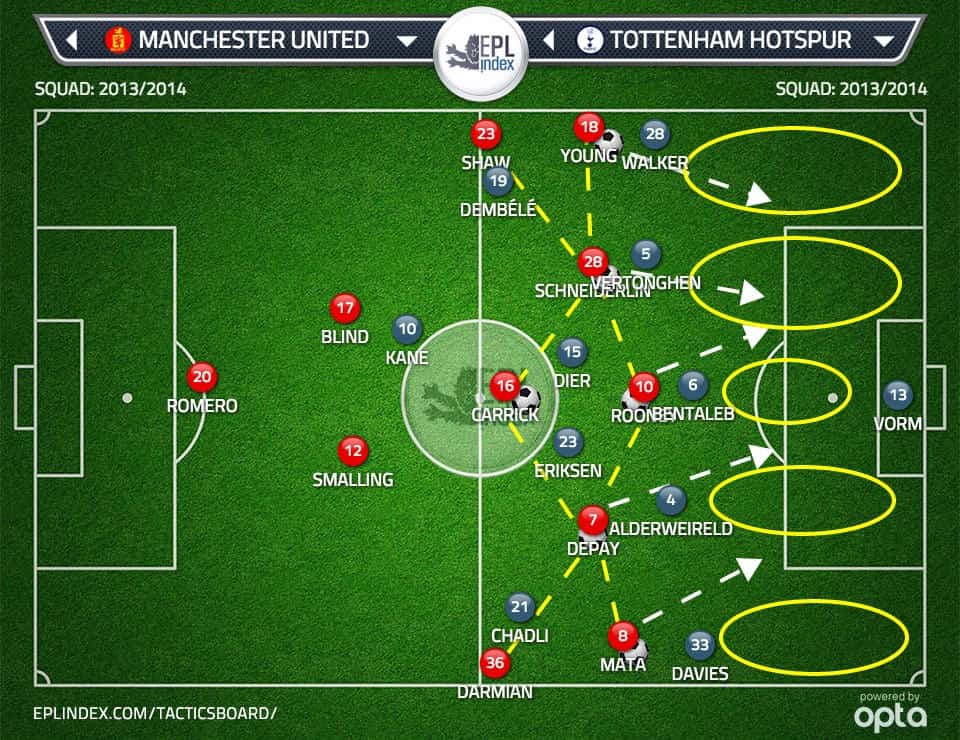Pick Alderweireld's number 4 token
Image resolution: width=960 pixels, height=740 pixels.
tap(670, 499)
